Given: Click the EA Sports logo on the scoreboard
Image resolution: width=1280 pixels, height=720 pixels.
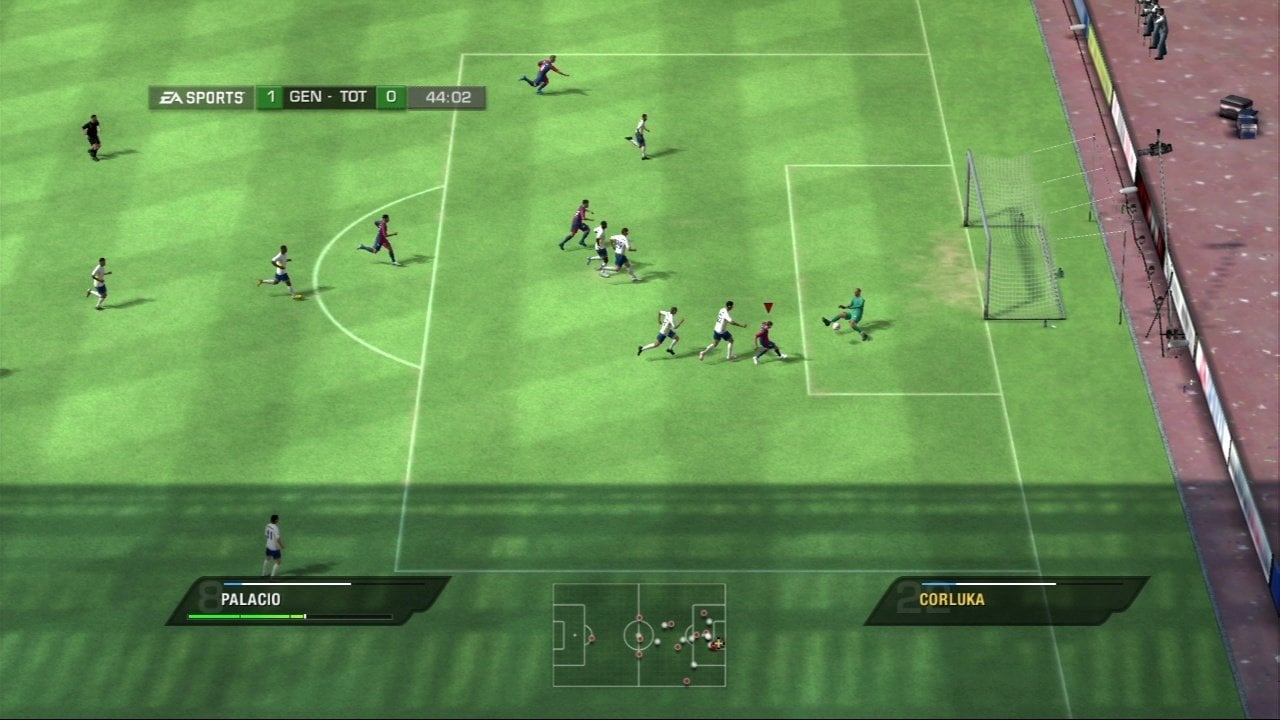Looking at the screenshot, I should [199, 97].
